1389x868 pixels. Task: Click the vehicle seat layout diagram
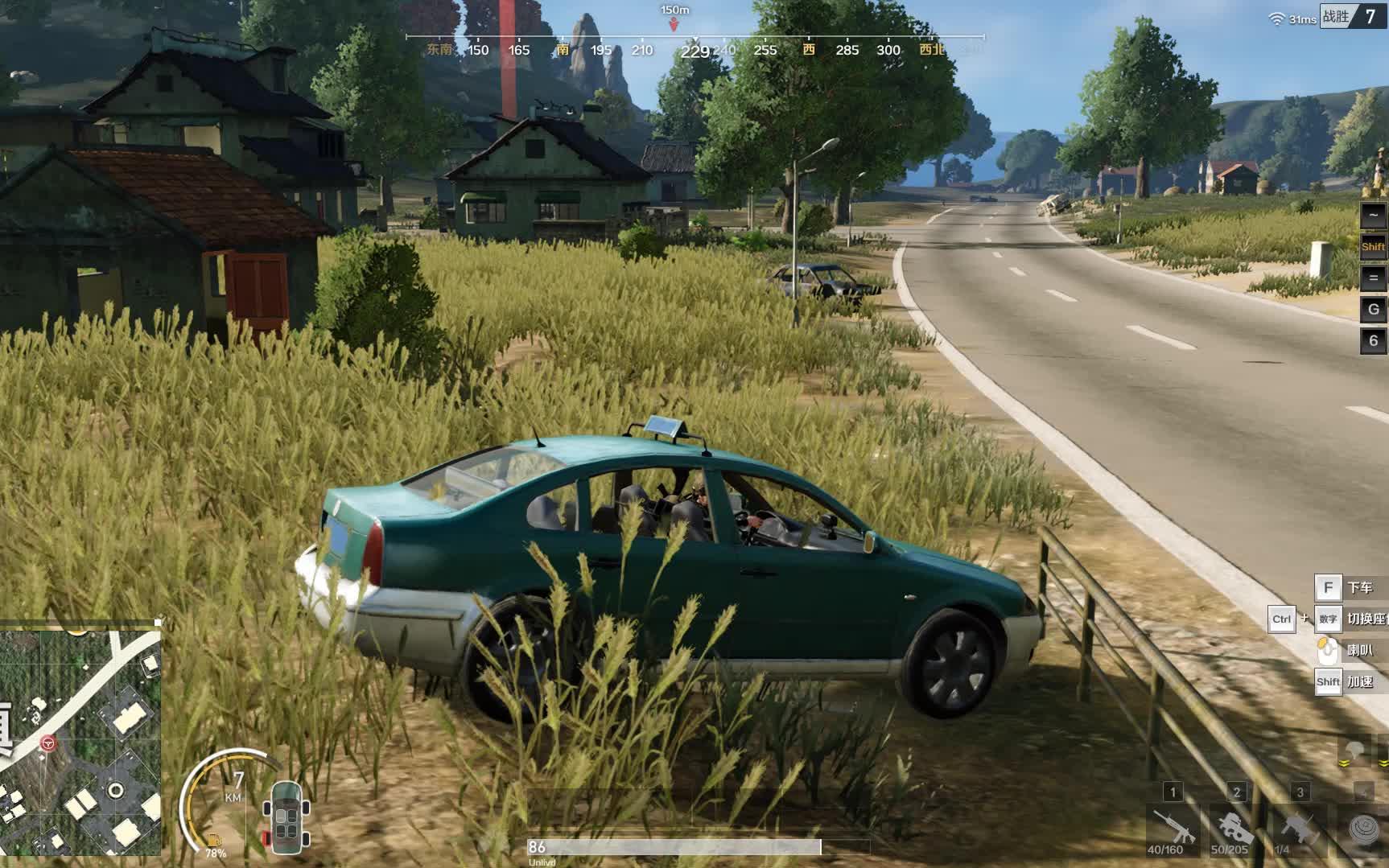point(286,817)
